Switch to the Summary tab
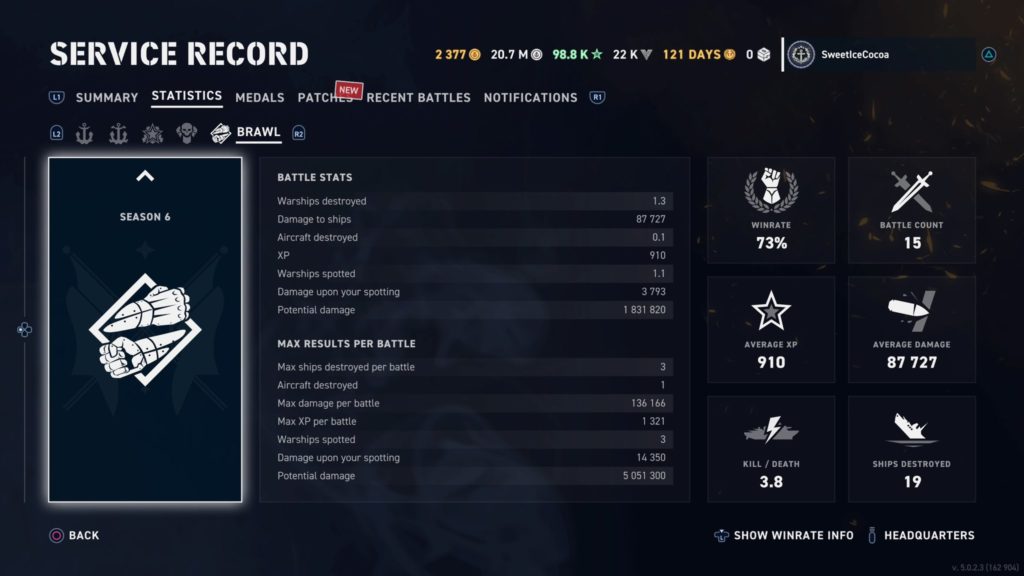1024x576 pixels. 106,98
